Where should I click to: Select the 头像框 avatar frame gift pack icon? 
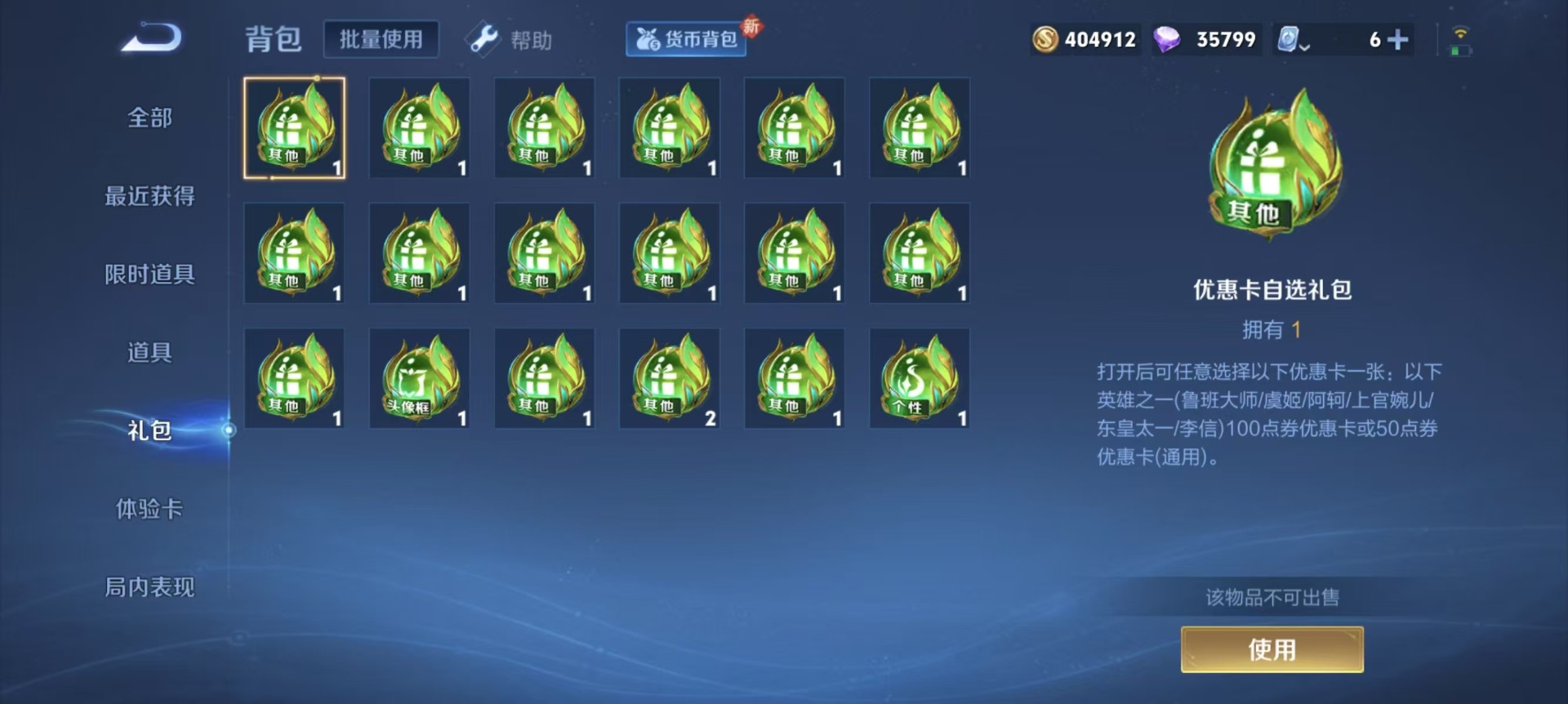click(x=419, y=377)
